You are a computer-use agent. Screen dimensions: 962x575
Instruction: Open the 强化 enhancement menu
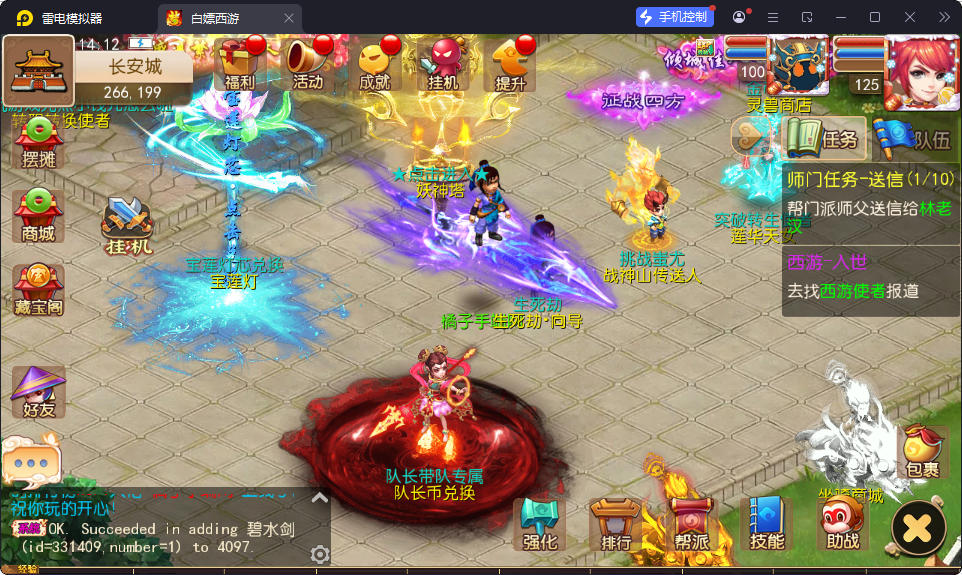click(539, 523)
